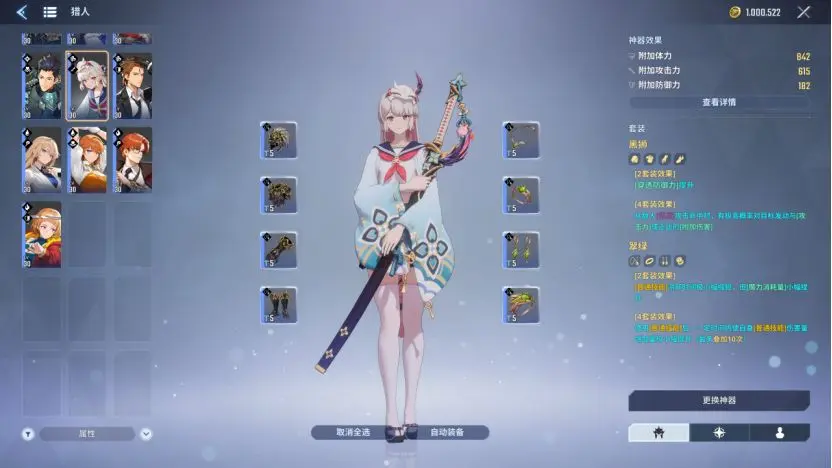Open the 属性 attribute filter dropdown

pos(88,434)
